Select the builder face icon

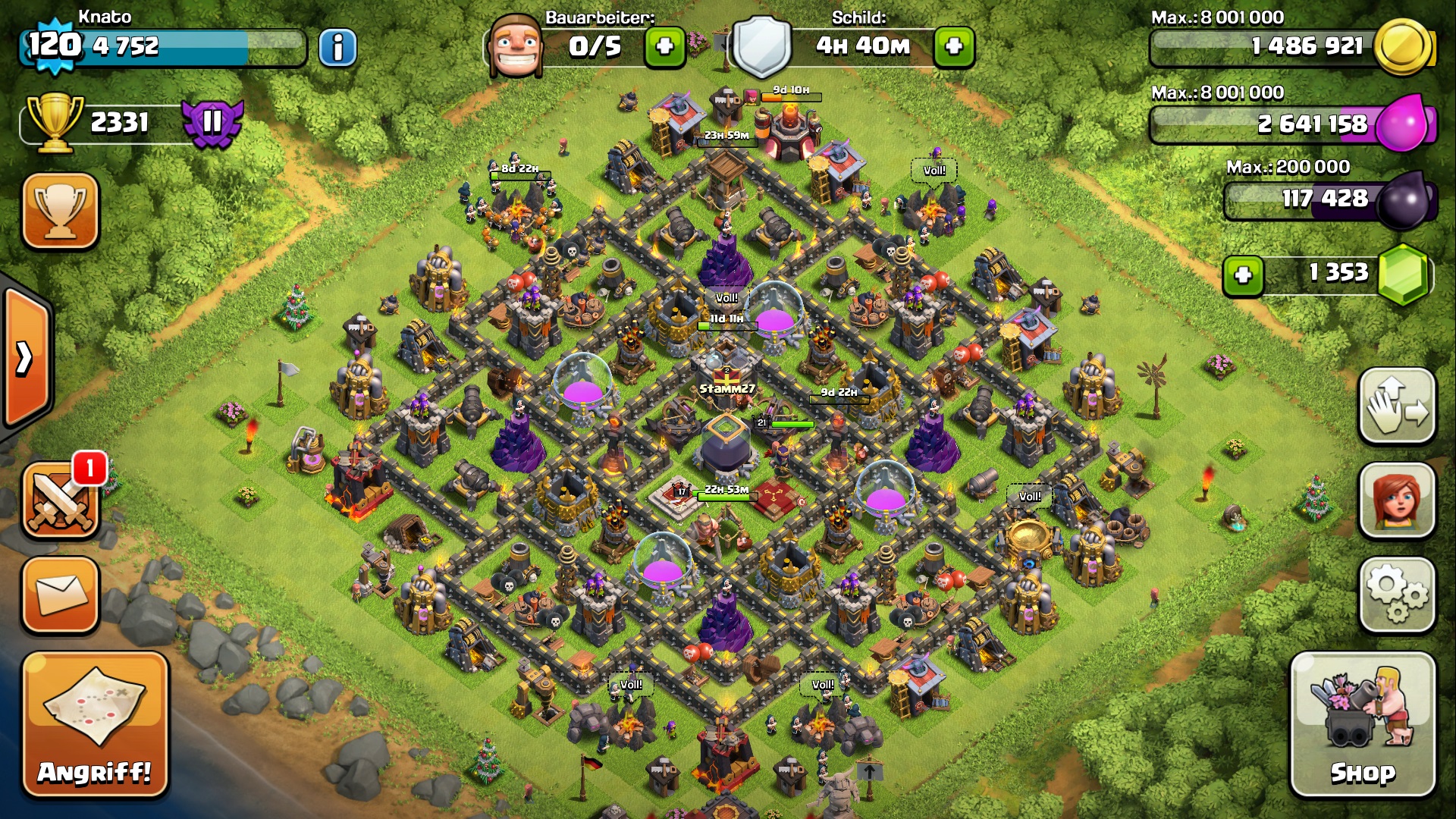coord(516,47)
